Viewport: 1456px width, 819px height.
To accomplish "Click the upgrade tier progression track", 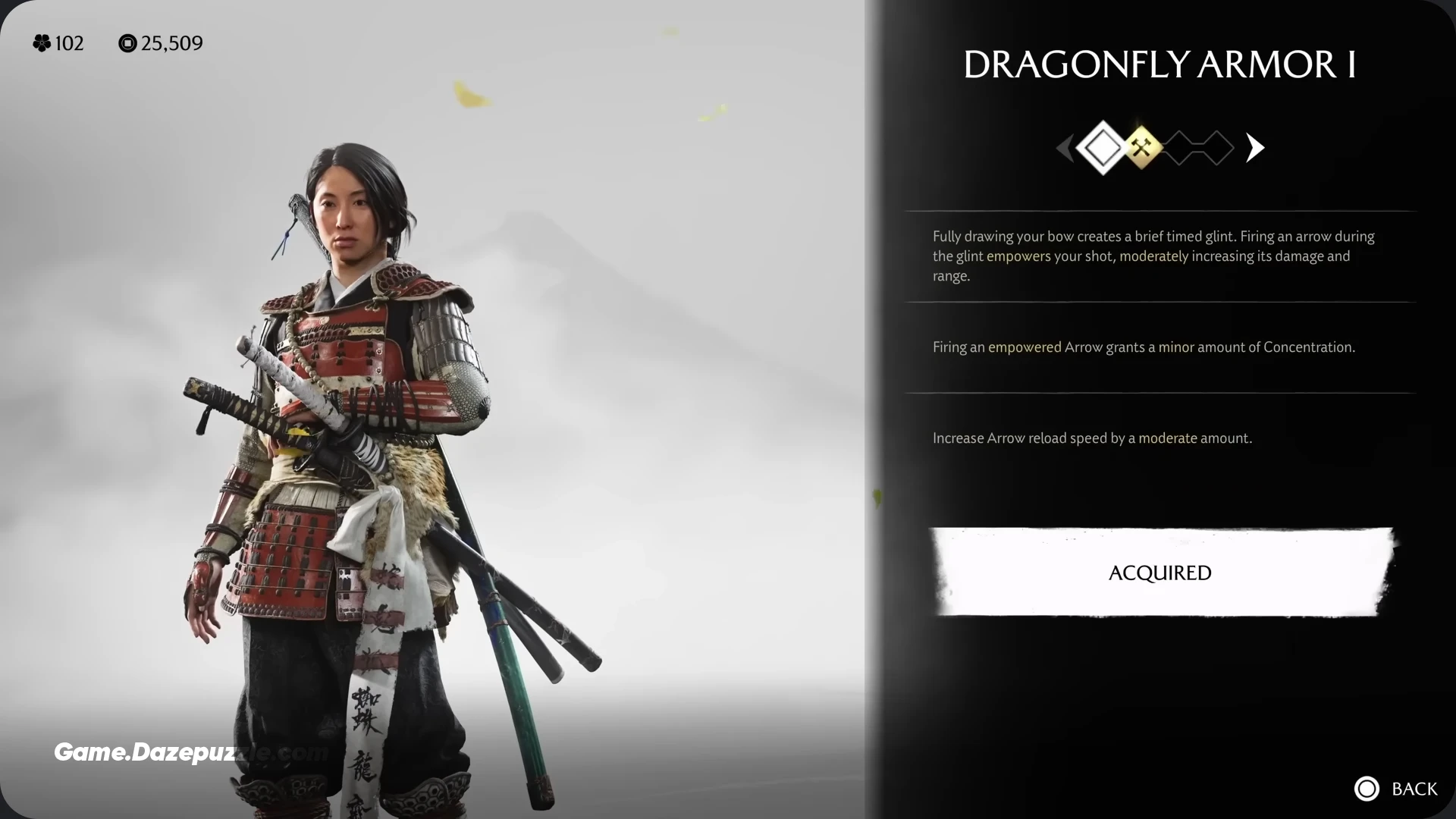I will click(1159, 147).
